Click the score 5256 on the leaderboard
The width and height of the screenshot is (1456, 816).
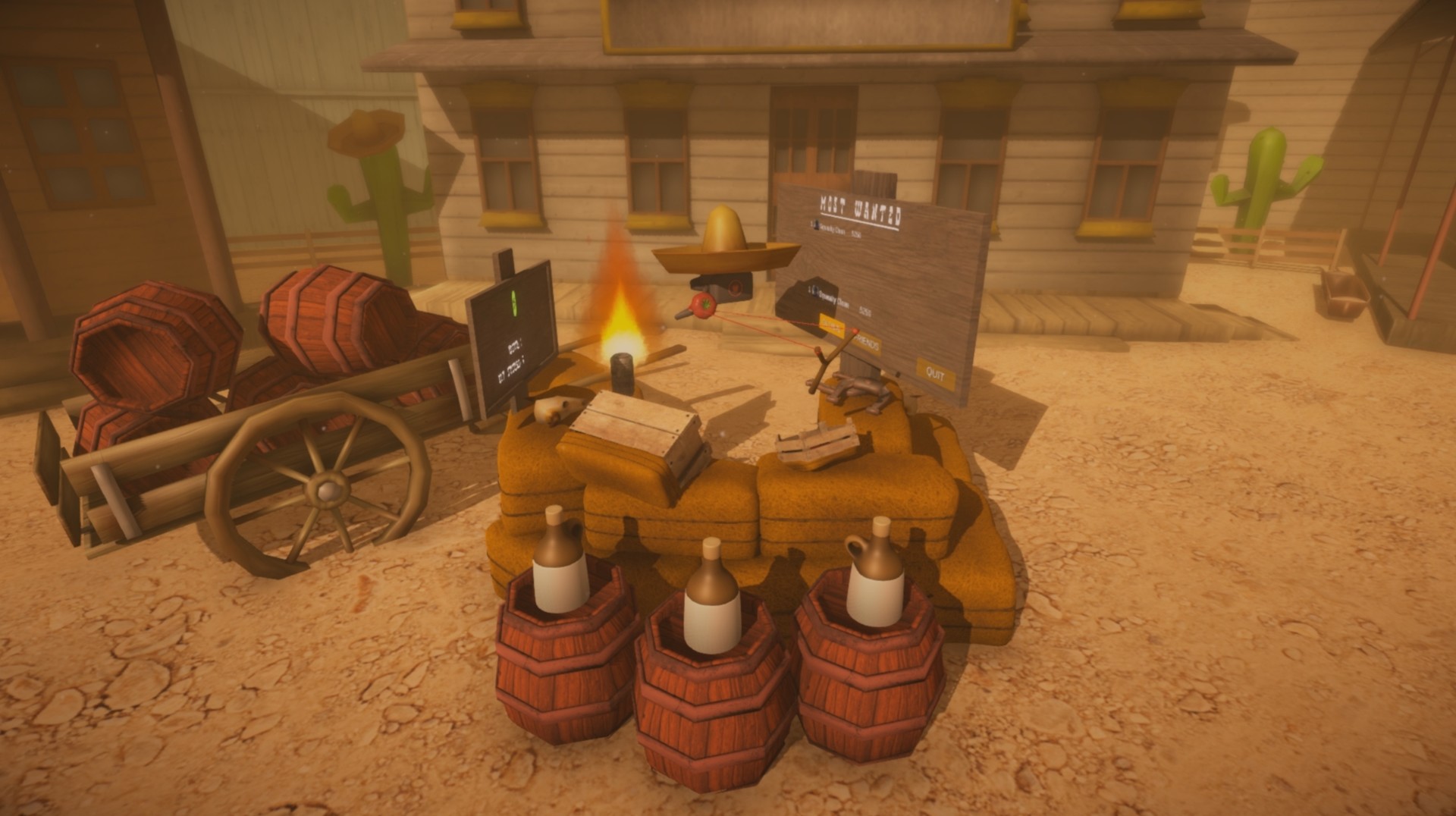(x=867, y=309)
